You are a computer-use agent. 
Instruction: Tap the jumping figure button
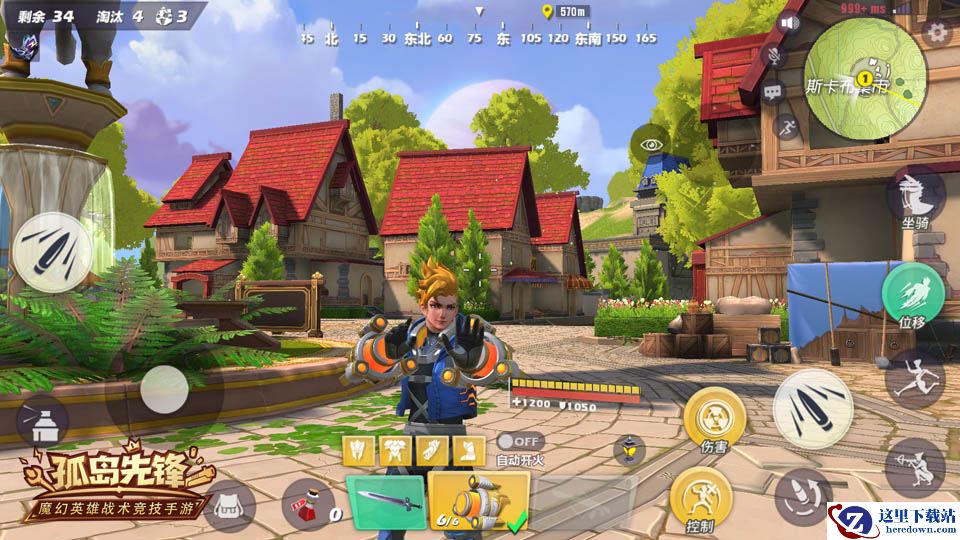click(915, 377)
